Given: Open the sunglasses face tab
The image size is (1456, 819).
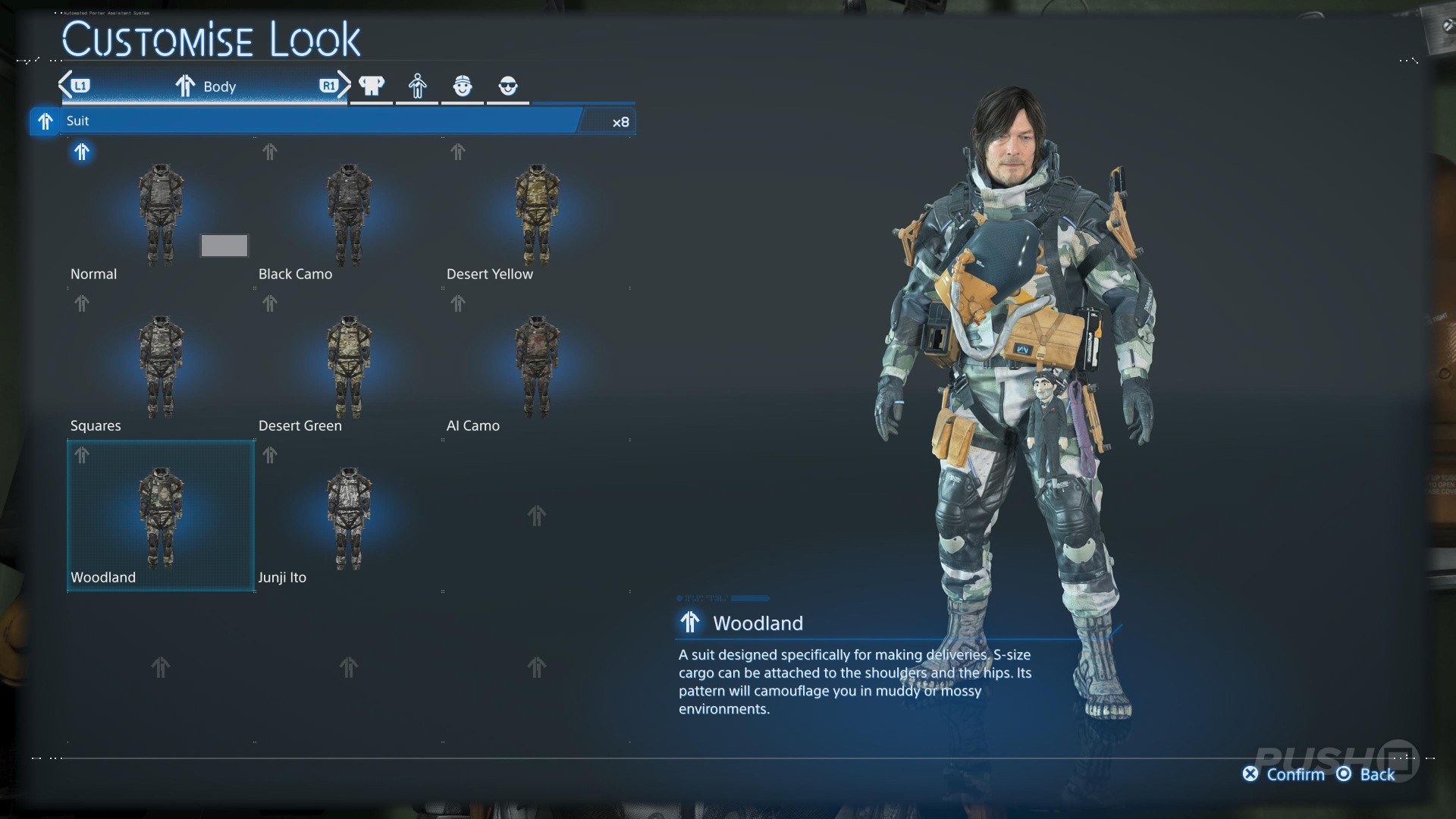Looking at the screenshot, I should [x=508, y=86].
